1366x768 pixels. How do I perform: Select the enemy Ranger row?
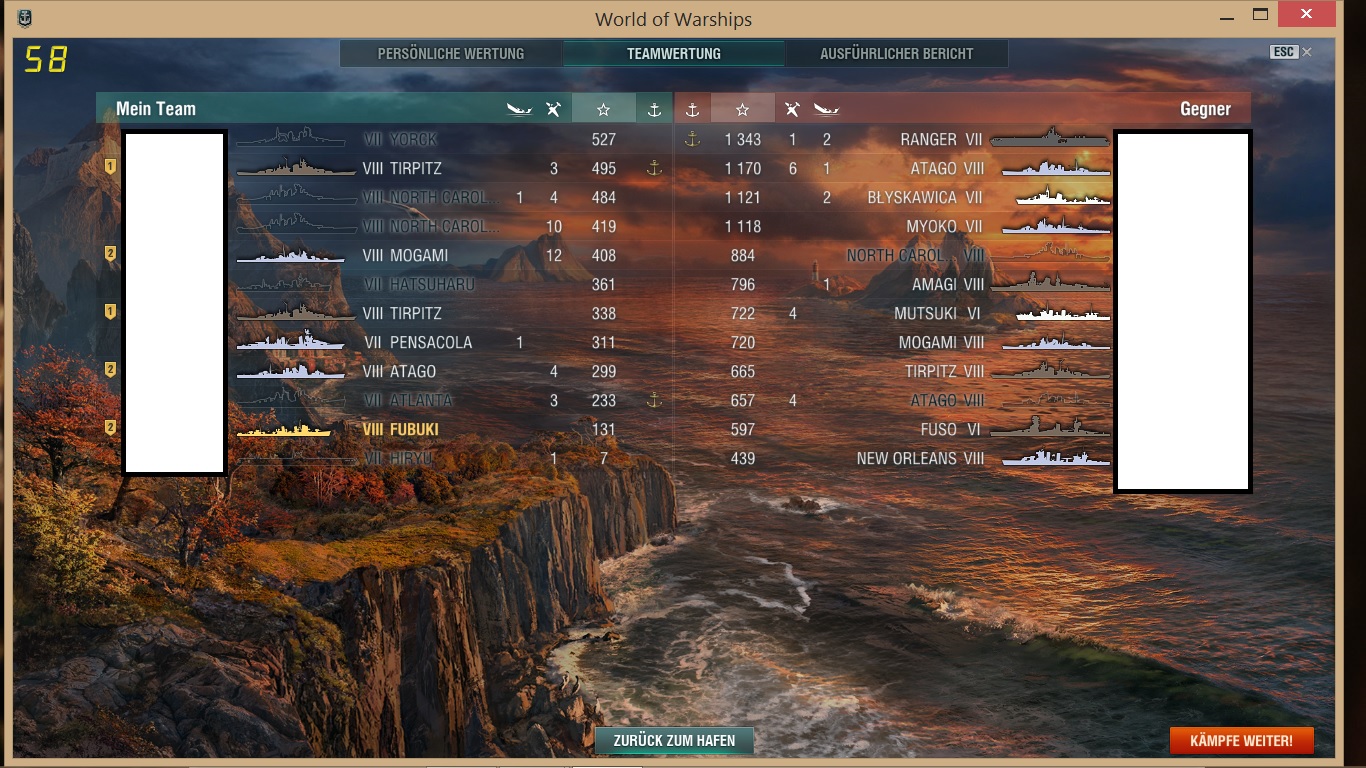click(928, 139)
